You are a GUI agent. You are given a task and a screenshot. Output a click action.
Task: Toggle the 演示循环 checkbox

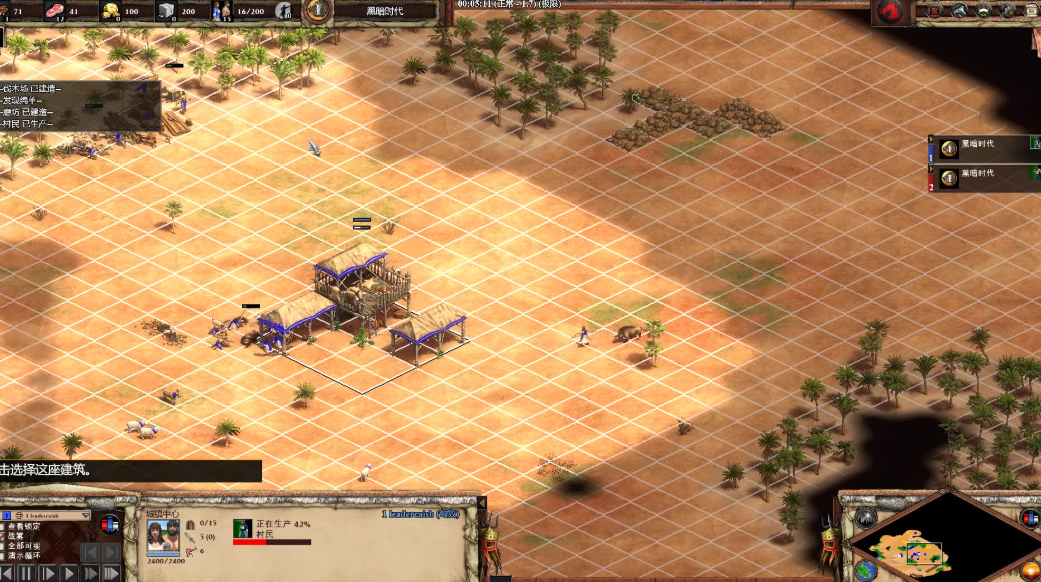pos(4,556)
